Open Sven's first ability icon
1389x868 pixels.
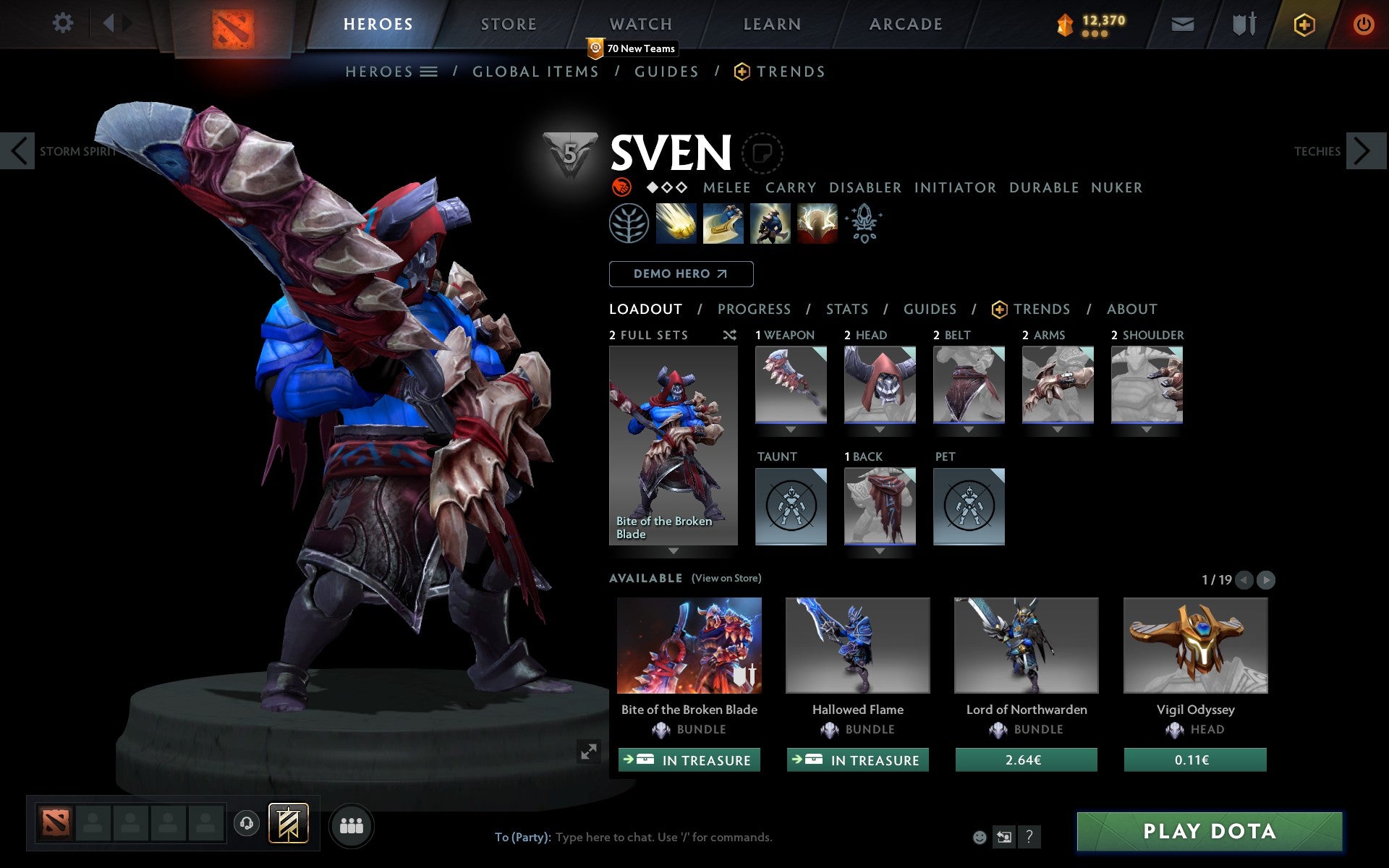click(676, 224)
